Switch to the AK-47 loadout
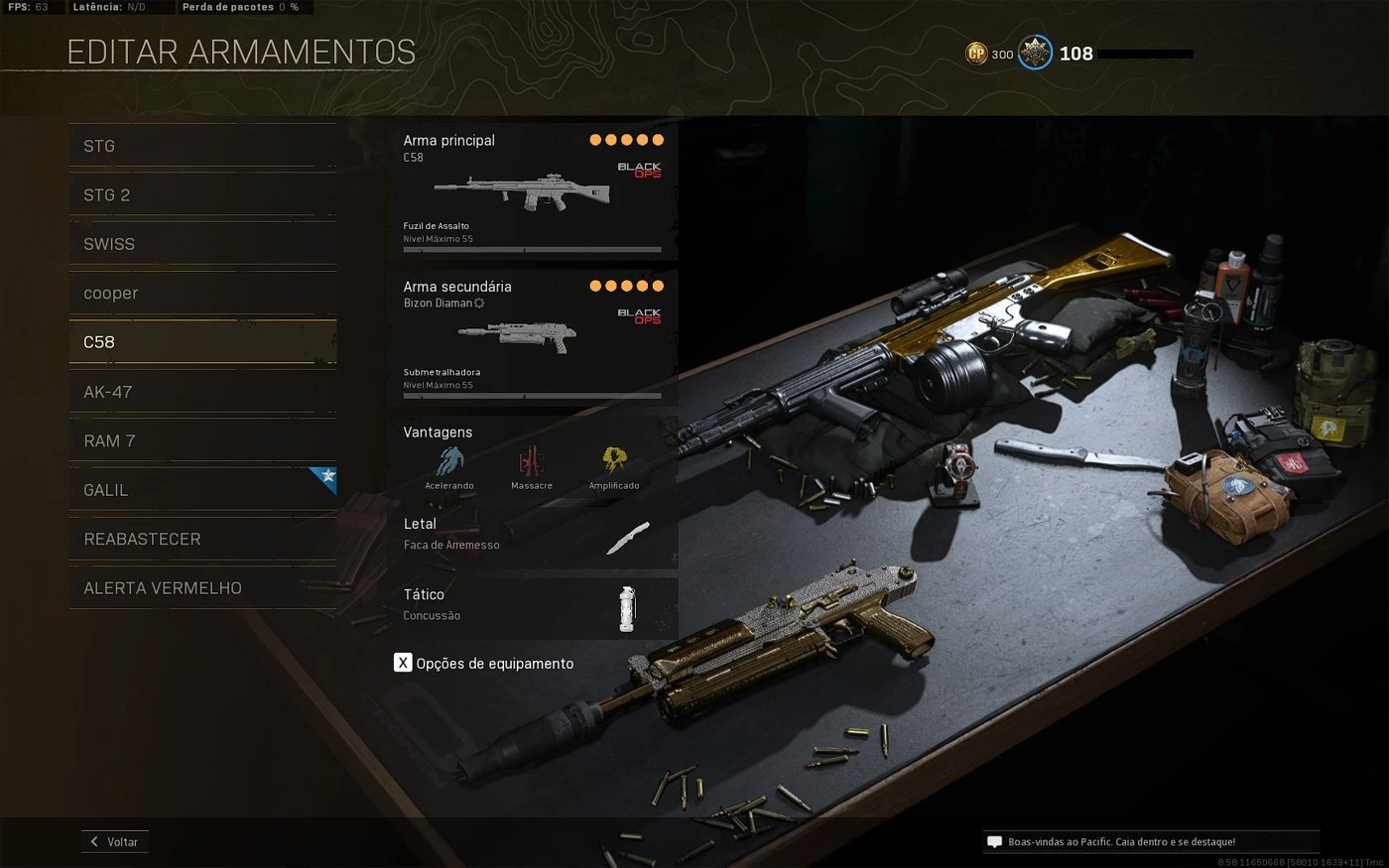1389x868 pixels. pyautogui.click(x=202, y=392)
